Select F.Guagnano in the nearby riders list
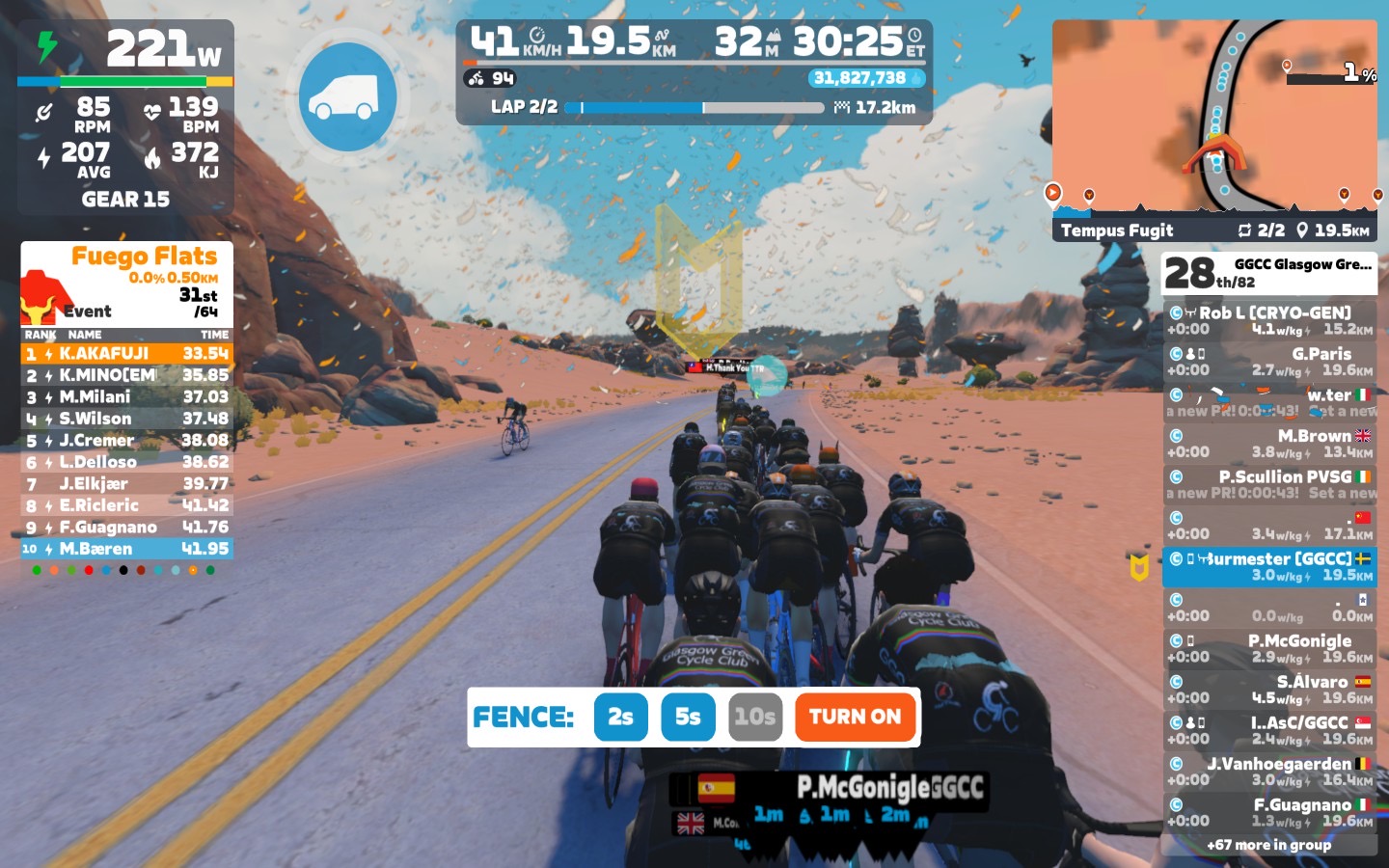 (x=1269, y=812)
